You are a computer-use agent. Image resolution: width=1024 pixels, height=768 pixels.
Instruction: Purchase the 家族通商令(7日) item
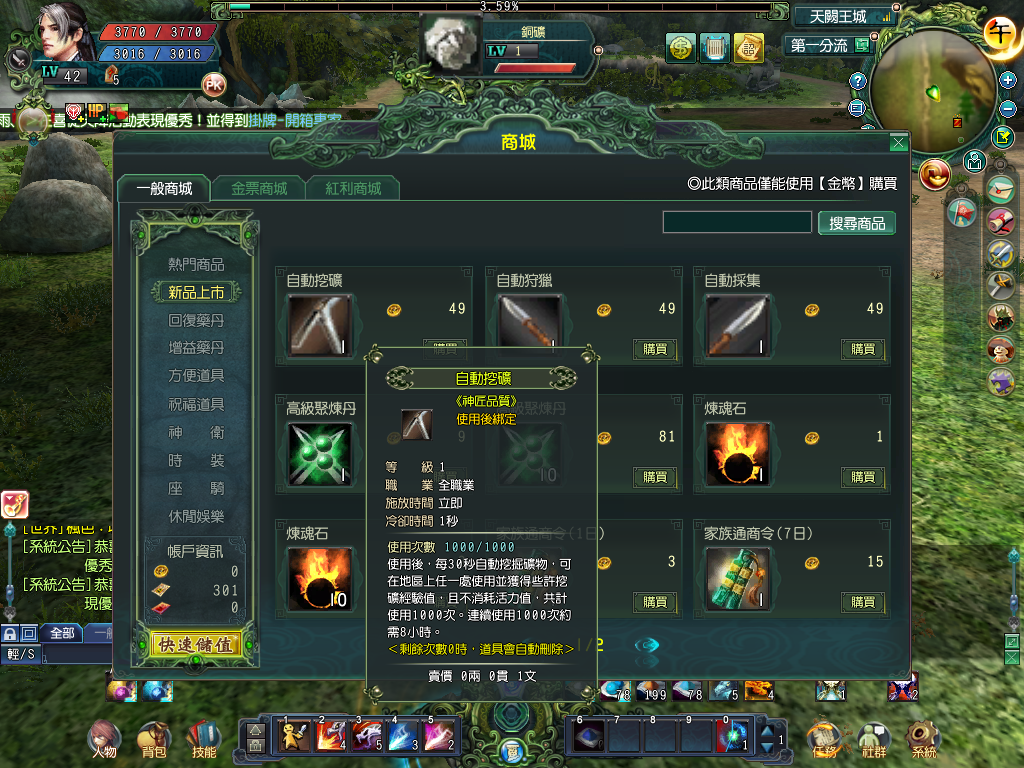pyautogui.click(x=863, y=602)
